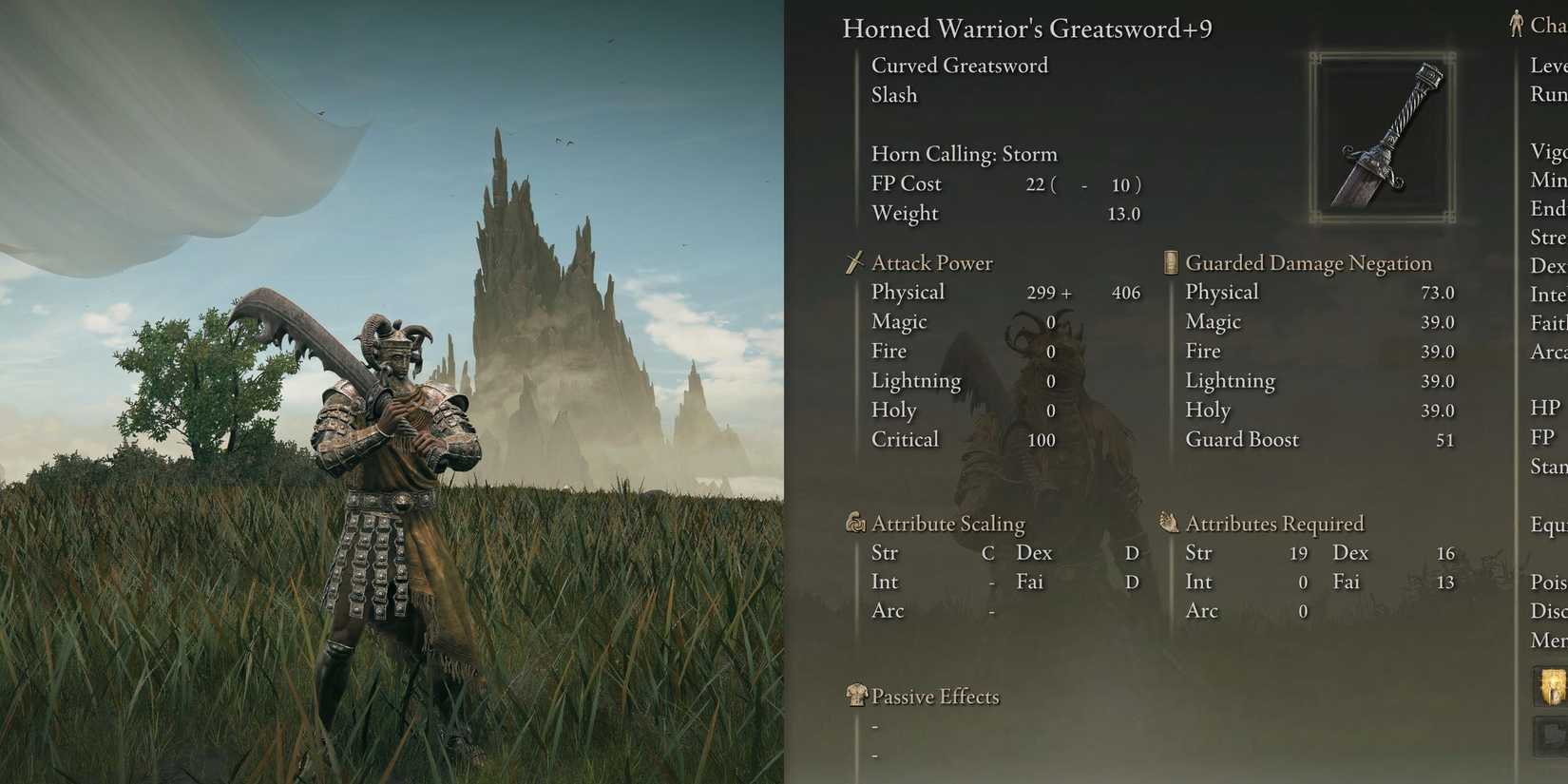The image size is (1568, 784).
Task: Click the Weight 13.0 stat row
Action: tap(998, 213)
